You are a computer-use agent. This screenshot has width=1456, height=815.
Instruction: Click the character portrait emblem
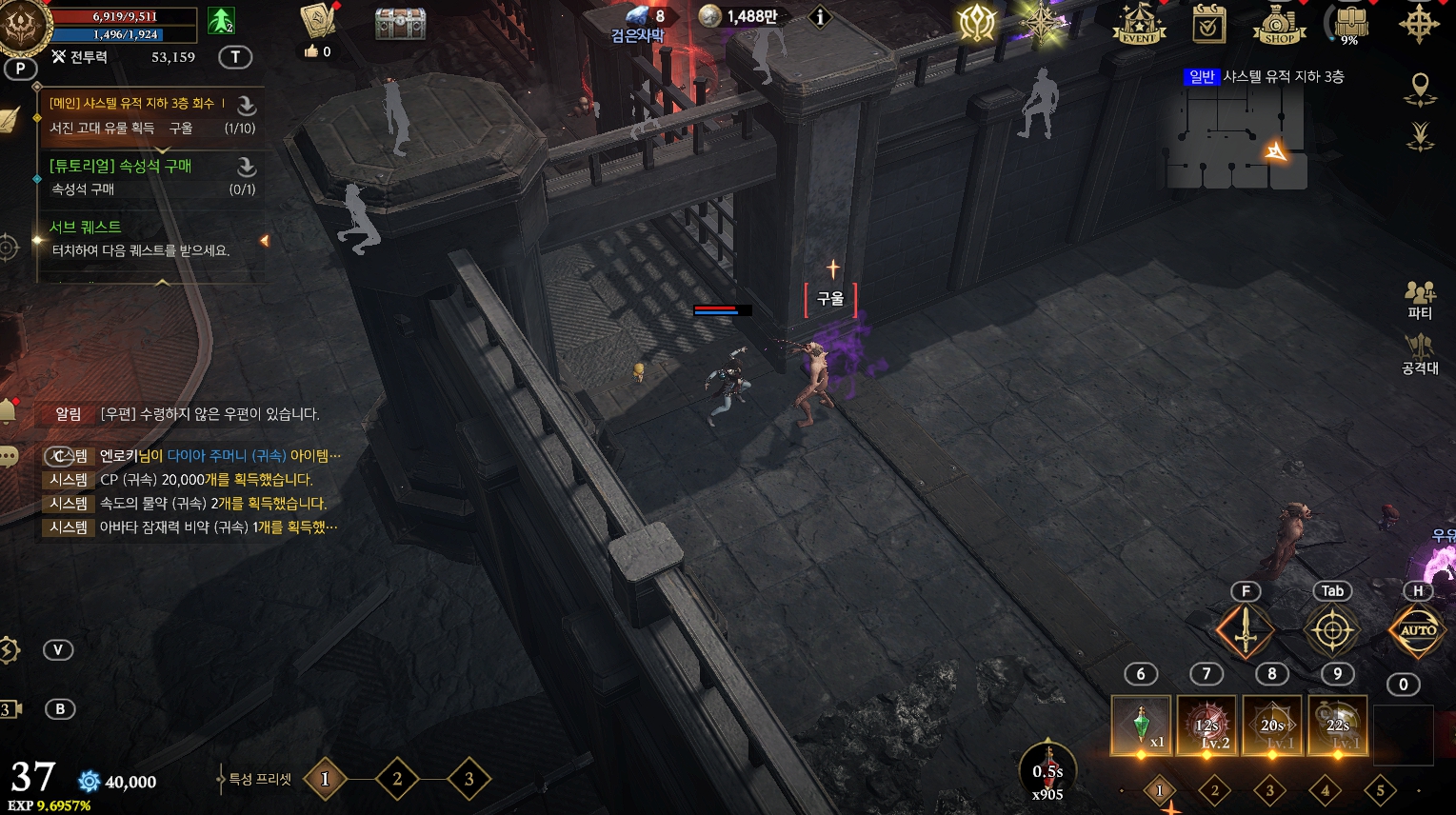tap(23, 27)
